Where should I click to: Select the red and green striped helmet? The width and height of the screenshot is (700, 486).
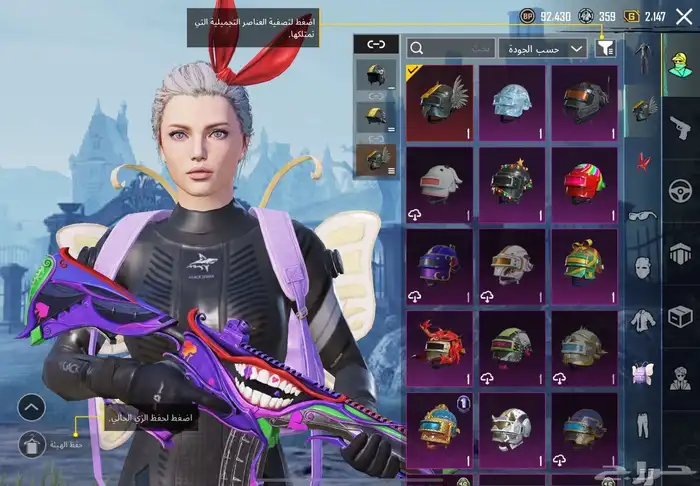point(583,184)
